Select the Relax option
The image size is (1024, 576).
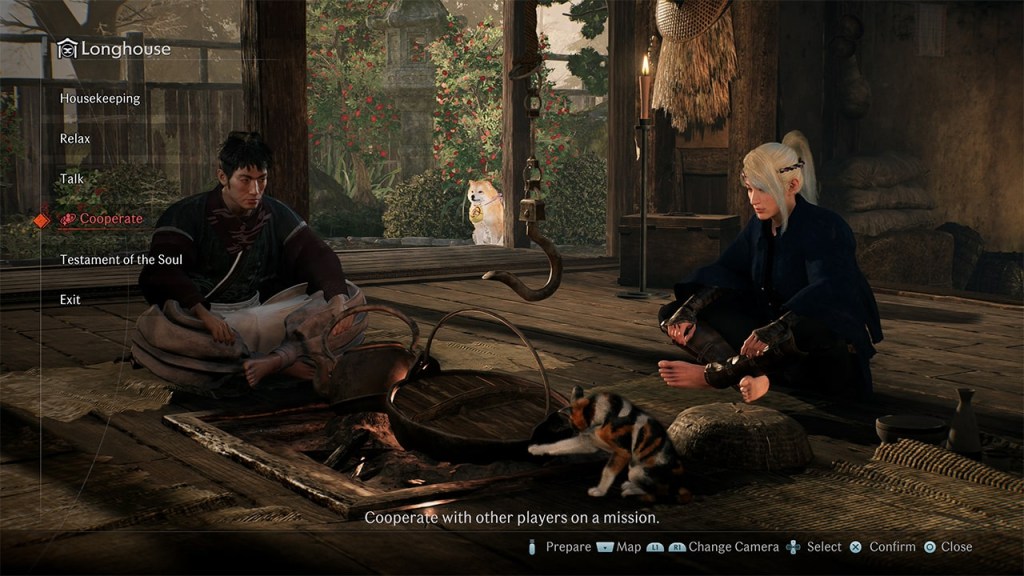pos(75,139)
